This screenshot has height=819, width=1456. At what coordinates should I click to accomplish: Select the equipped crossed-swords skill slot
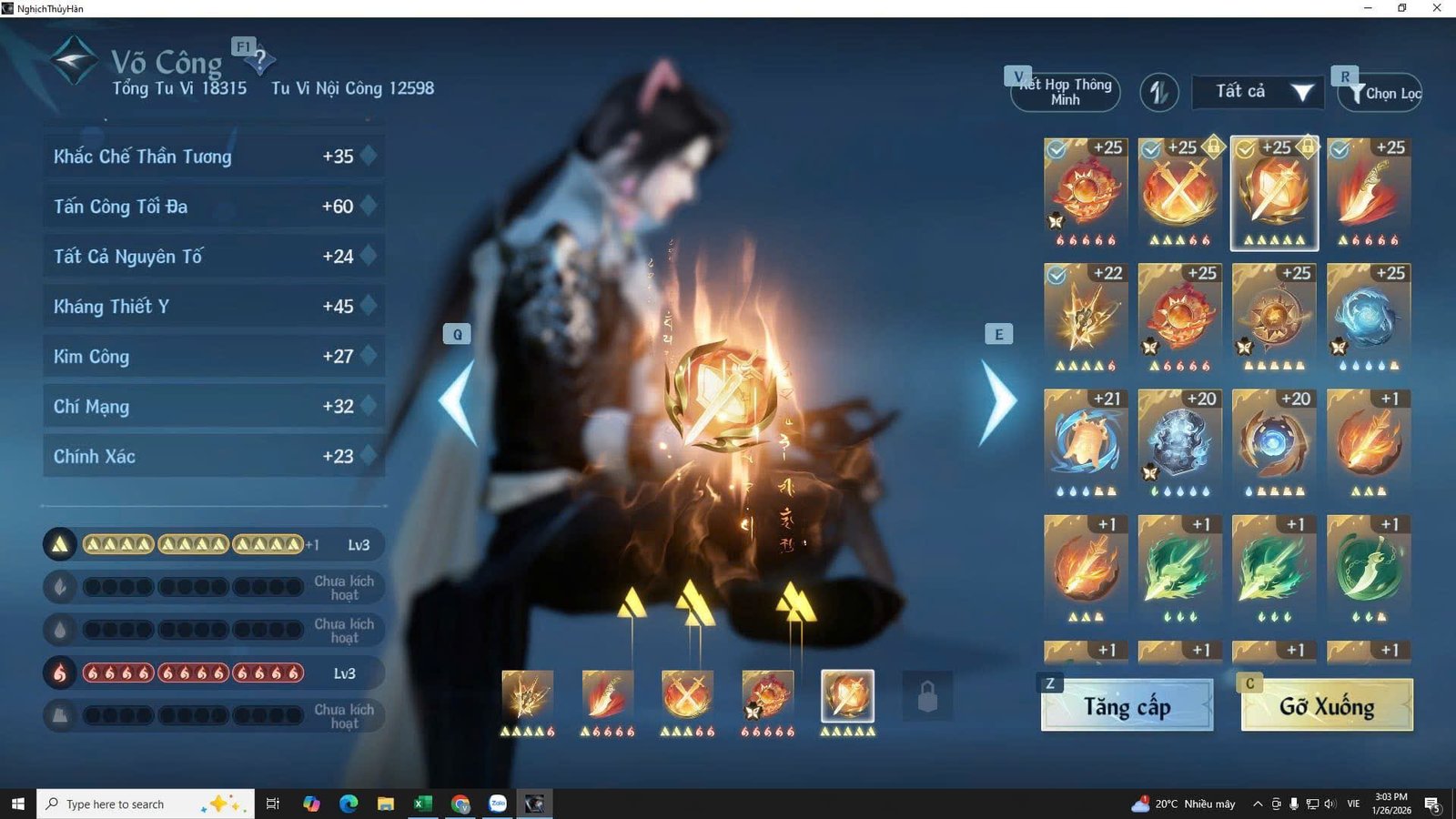coord(687,696)
